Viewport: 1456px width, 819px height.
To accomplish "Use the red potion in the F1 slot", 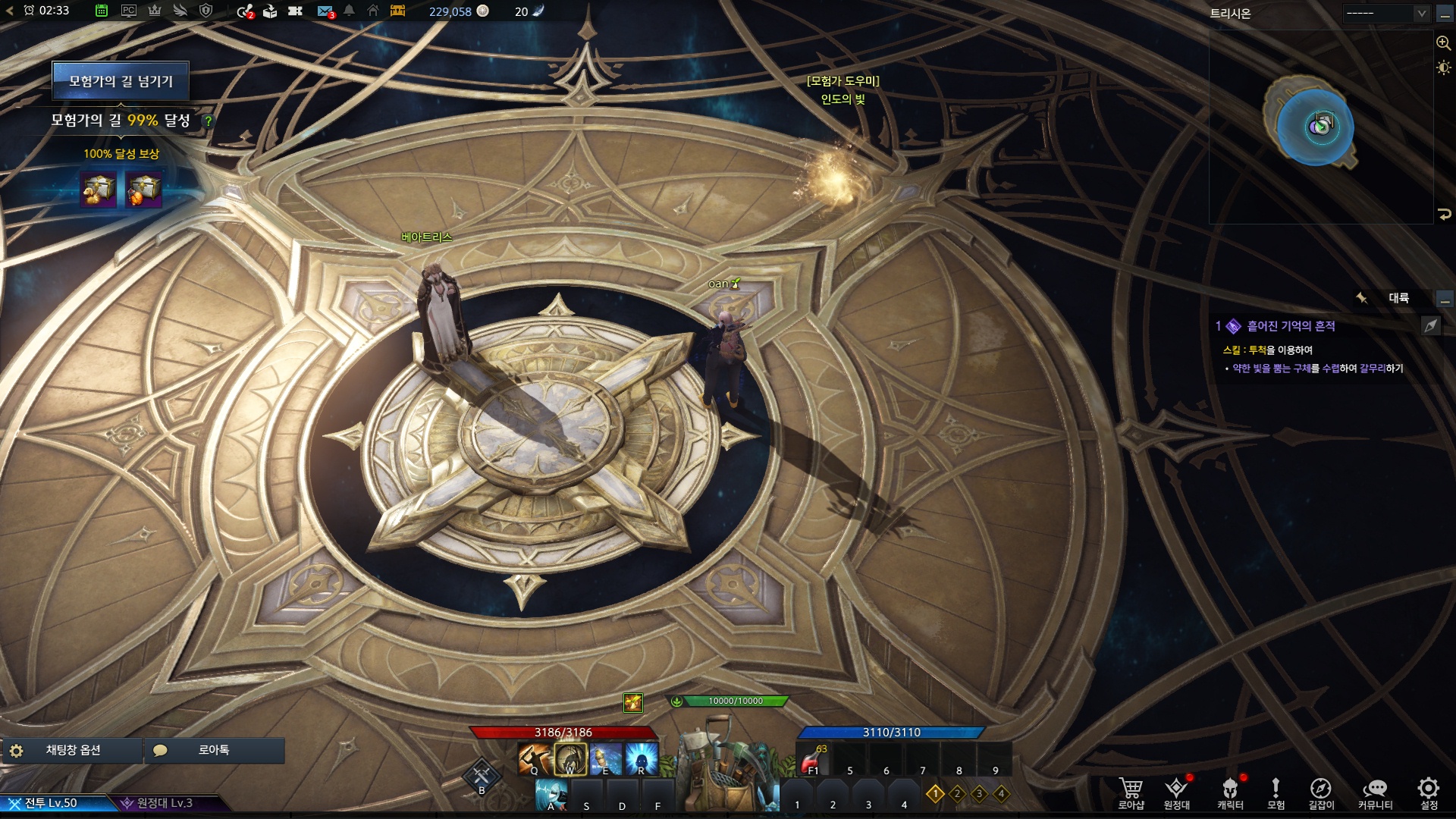I will (812, 760).
